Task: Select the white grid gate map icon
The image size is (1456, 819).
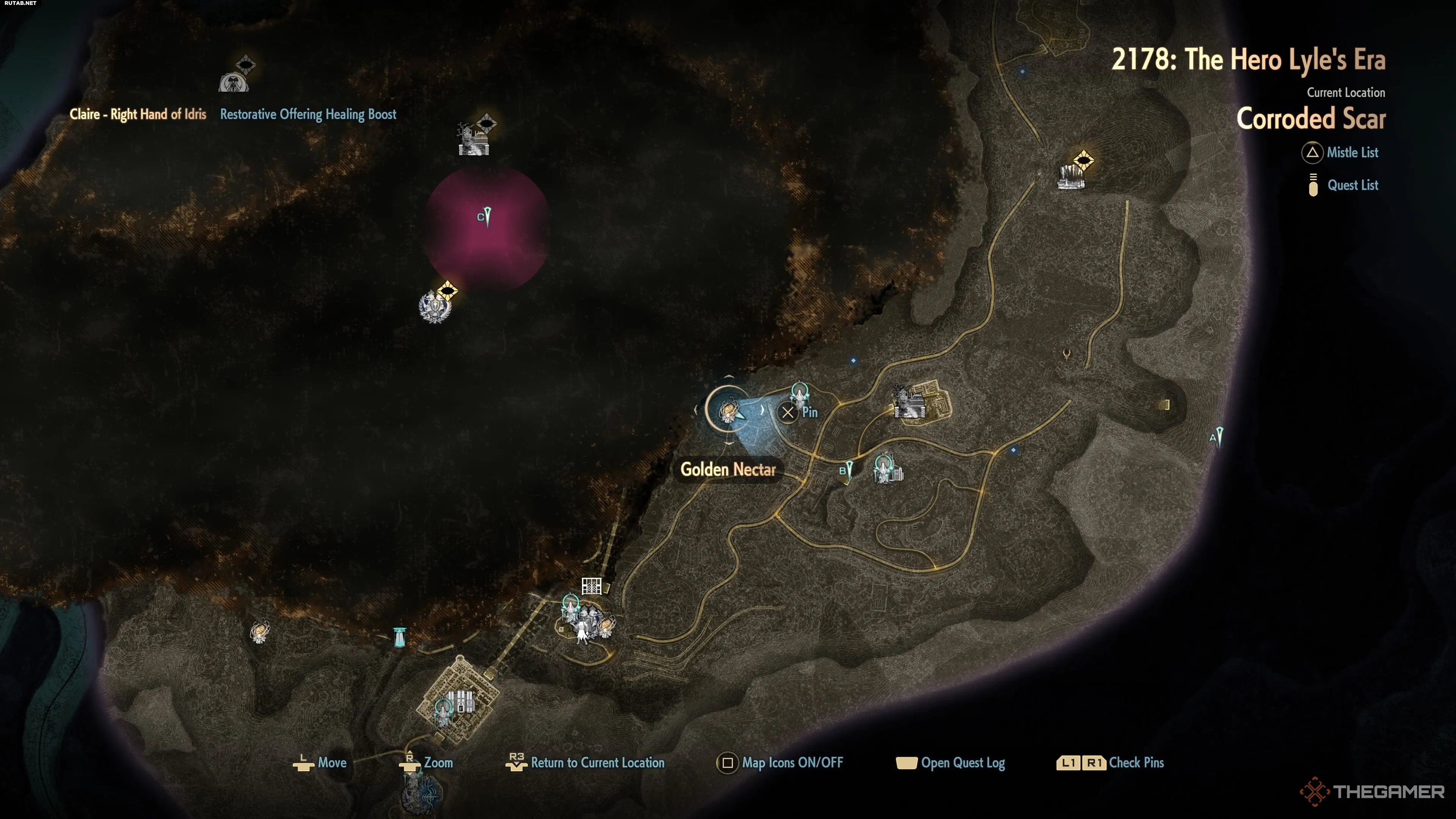Action: point(591,585)
